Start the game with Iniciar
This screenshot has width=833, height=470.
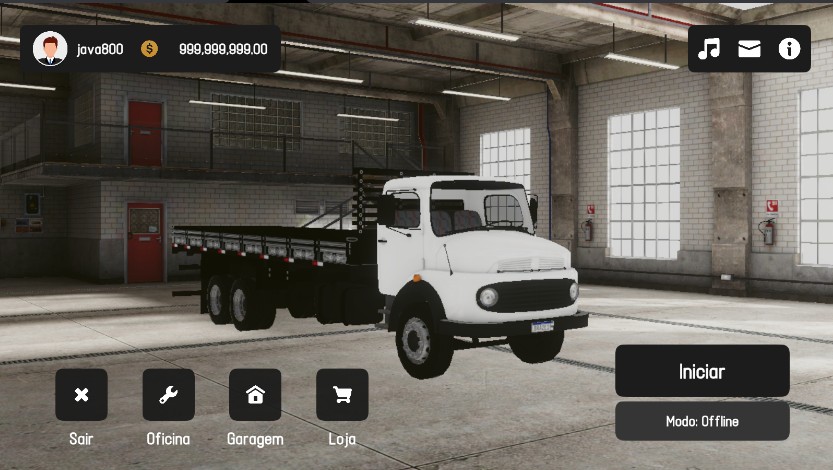pos(702,371)
